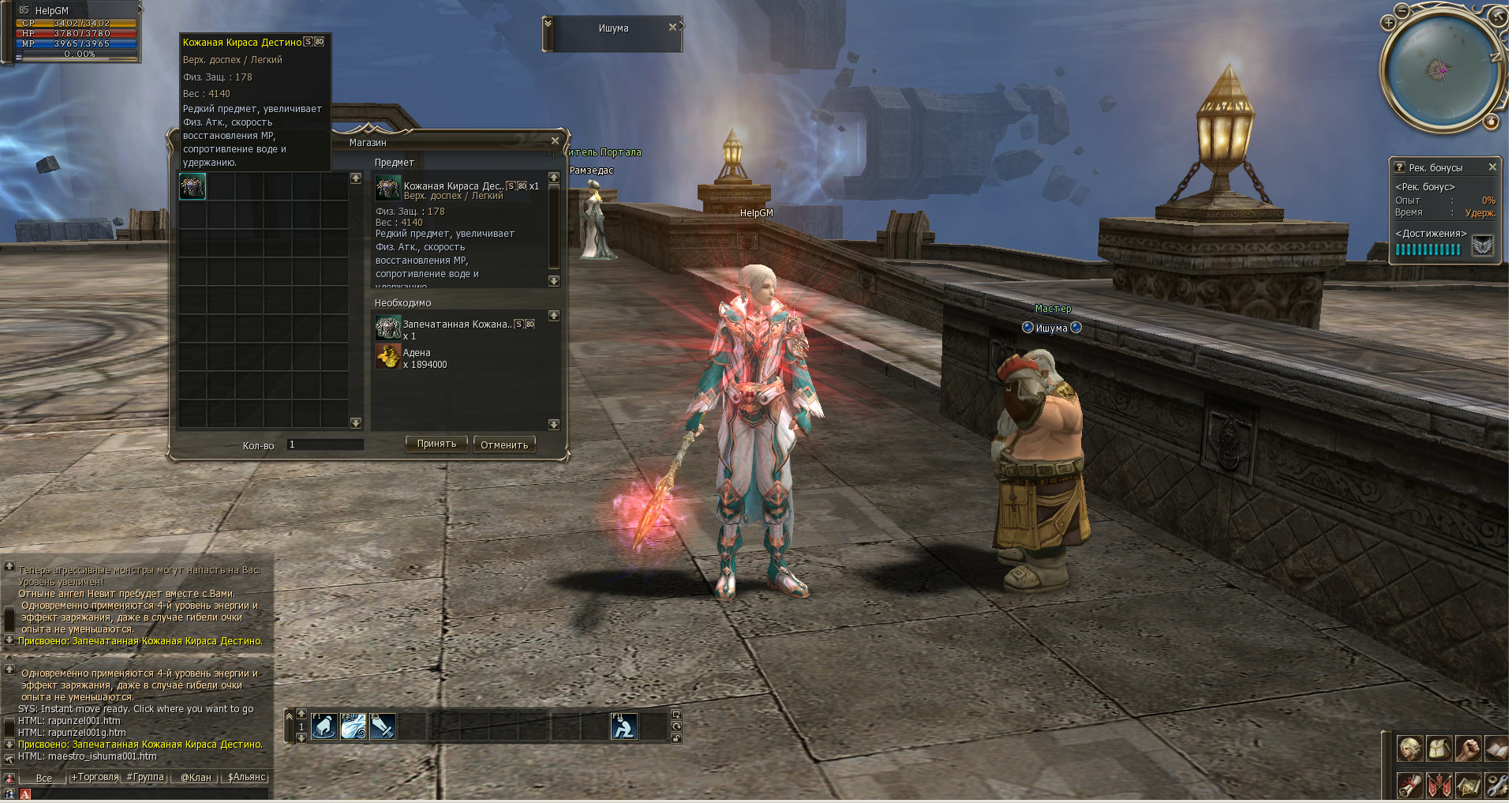The height and width of the screenshot is (803, 1512).
Task: Select the $Альянс chat tab
Action: tap(246, 778)
